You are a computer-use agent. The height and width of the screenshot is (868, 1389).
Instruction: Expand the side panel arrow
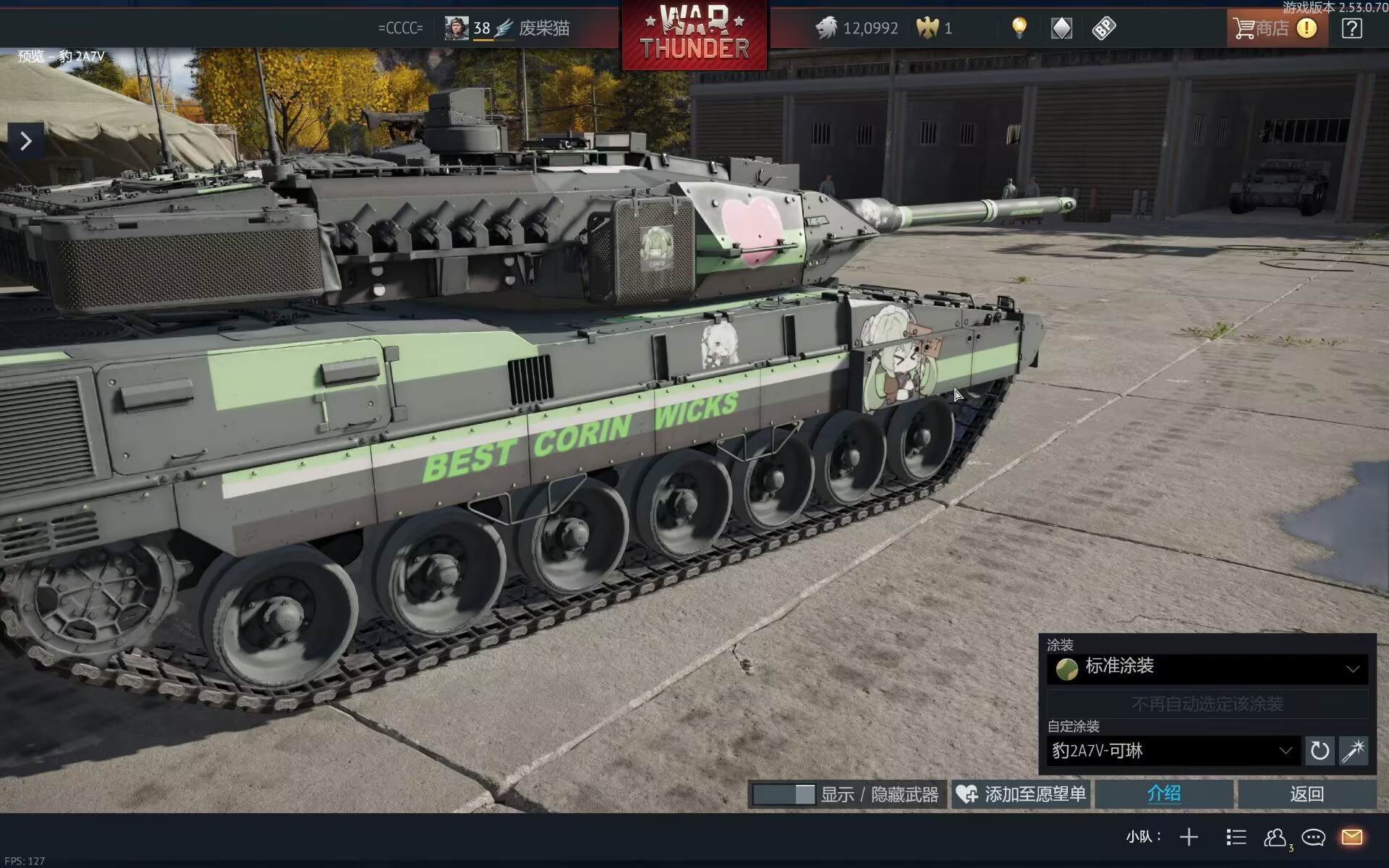[x=26, y=140]
